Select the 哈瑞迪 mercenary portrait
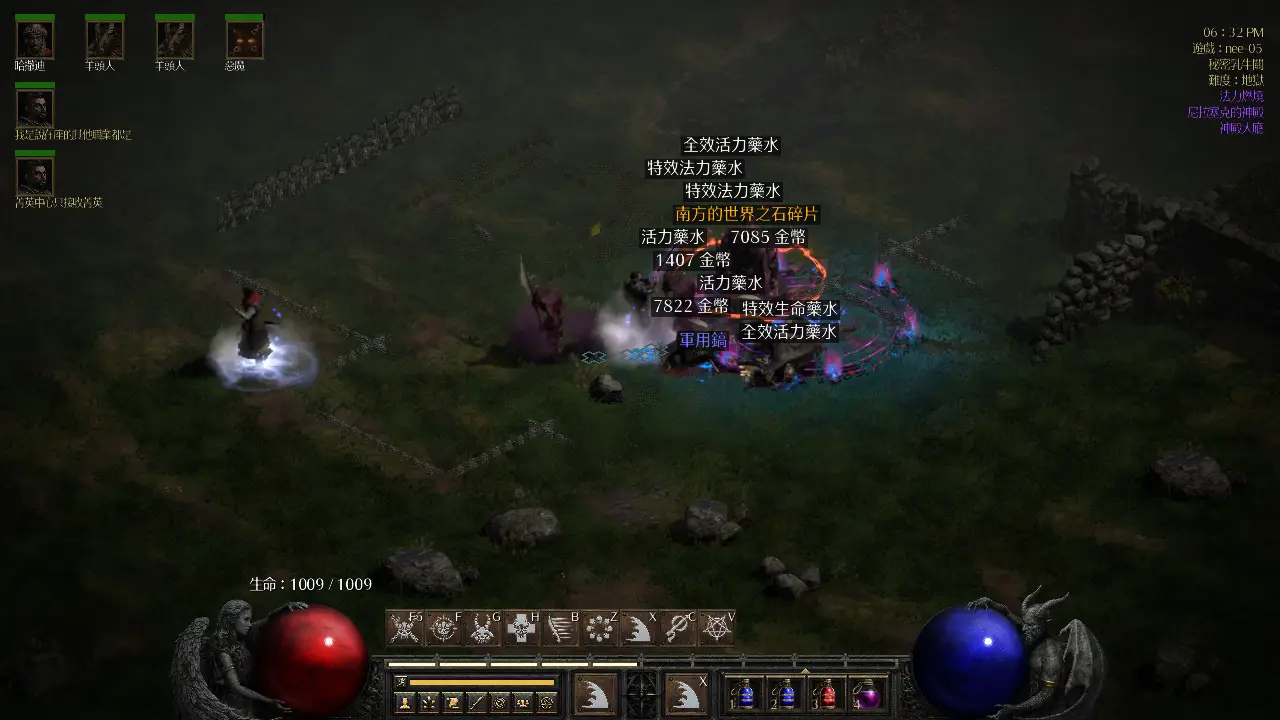The height and width of the screenshot is (720, 1280). 35,39
